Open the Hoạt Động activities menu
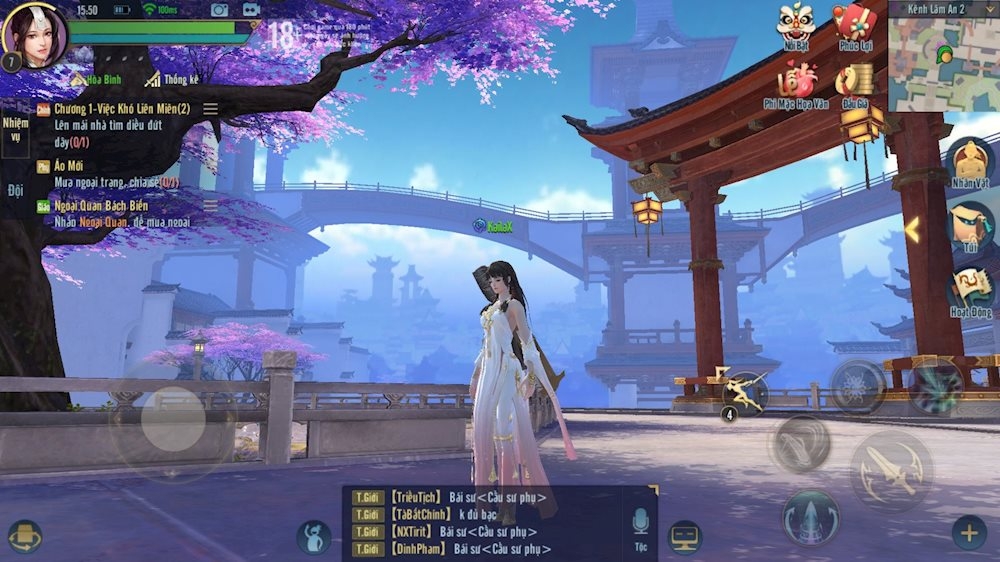 click(x=969, y=292)
